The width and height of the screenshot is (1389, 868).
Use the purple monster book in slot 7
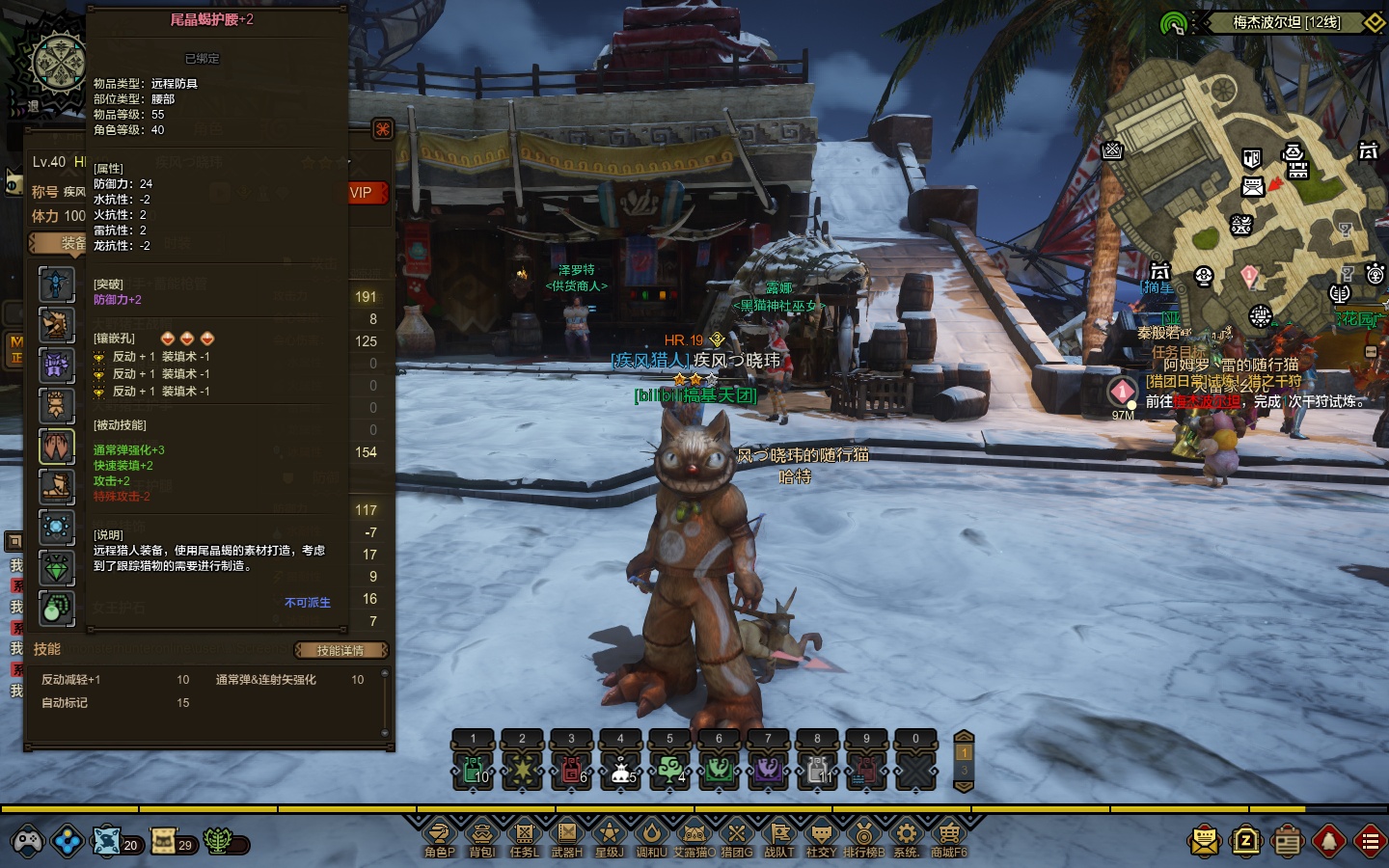pyautogui.click(x=768, y=770)
